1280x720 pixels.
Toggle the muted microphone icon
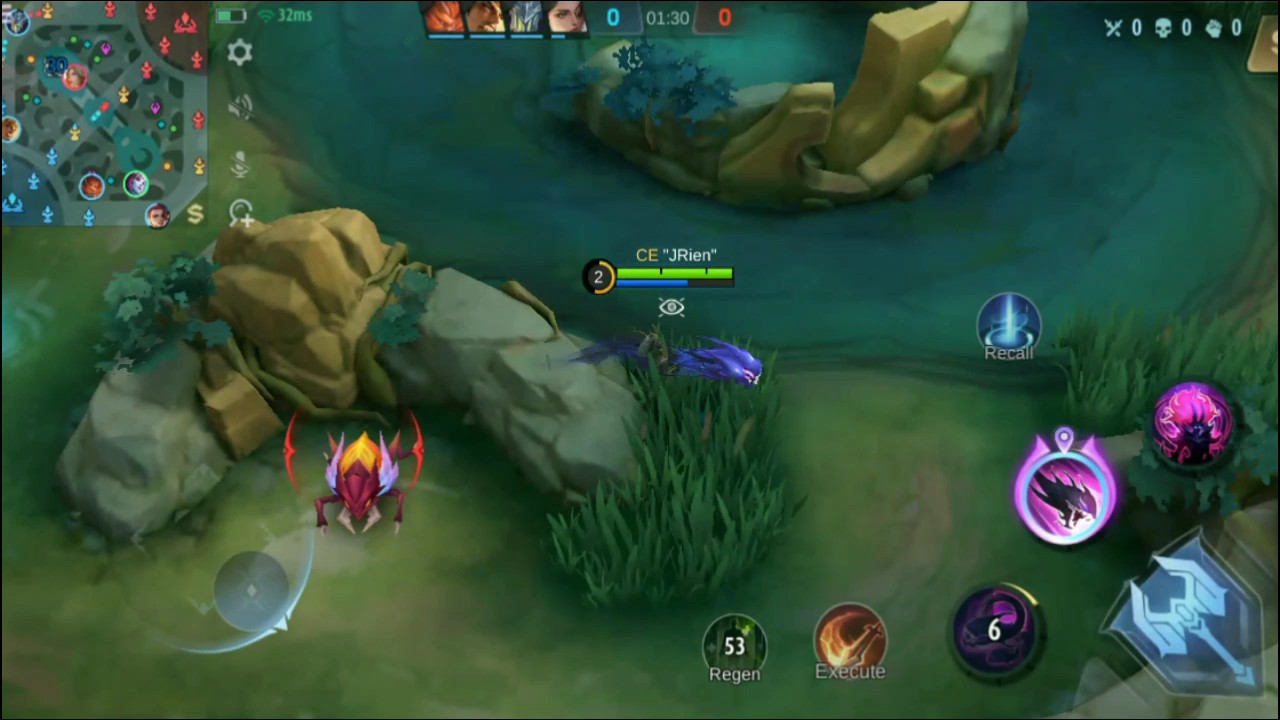coord(240,163)
